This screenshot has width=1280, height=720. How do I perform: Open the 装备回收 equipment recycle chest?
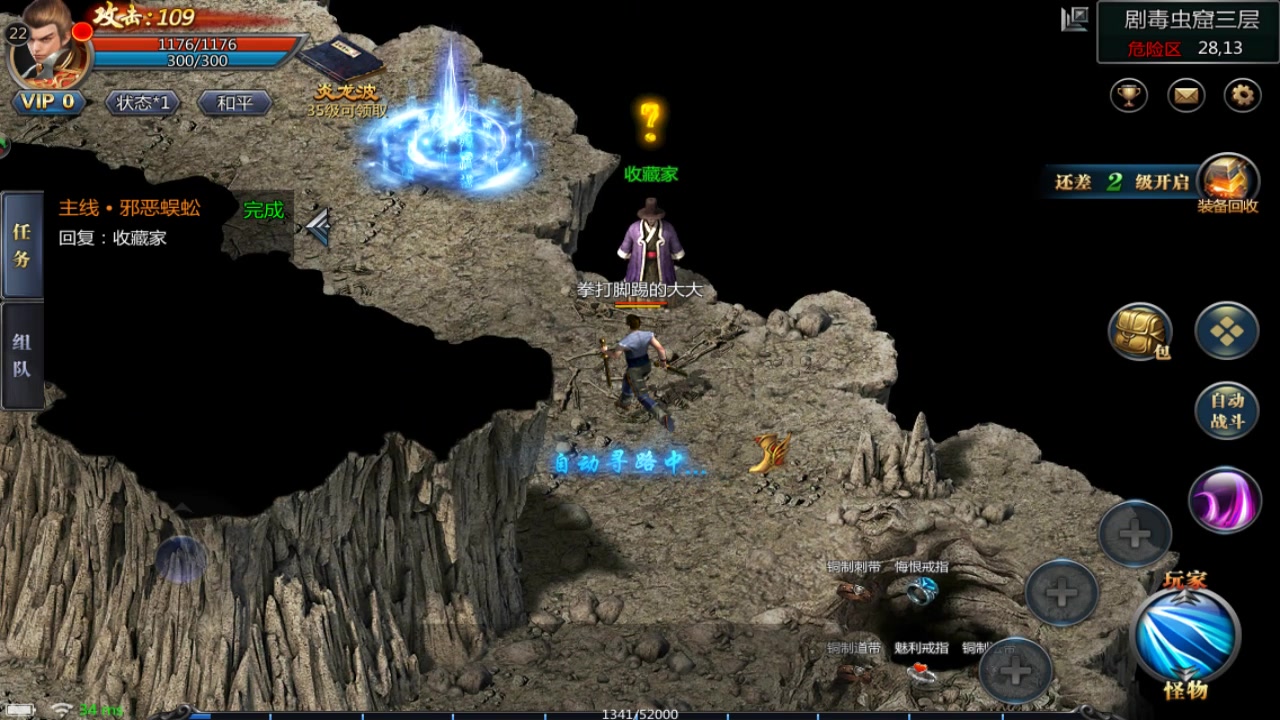coord(1227,181)
